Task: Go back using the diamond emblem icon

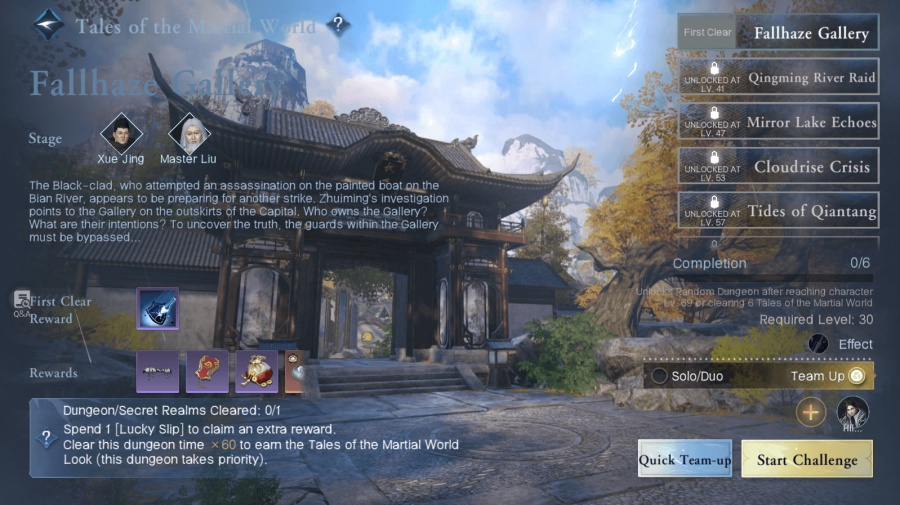Action: point(48,25)
